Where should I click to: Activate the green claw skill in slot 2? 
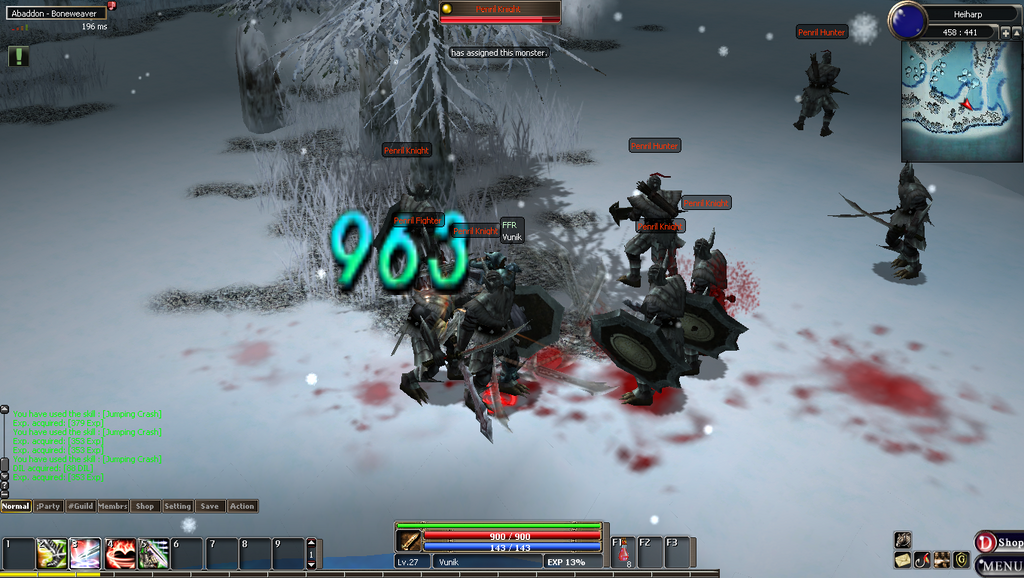[x=52, y=553]
